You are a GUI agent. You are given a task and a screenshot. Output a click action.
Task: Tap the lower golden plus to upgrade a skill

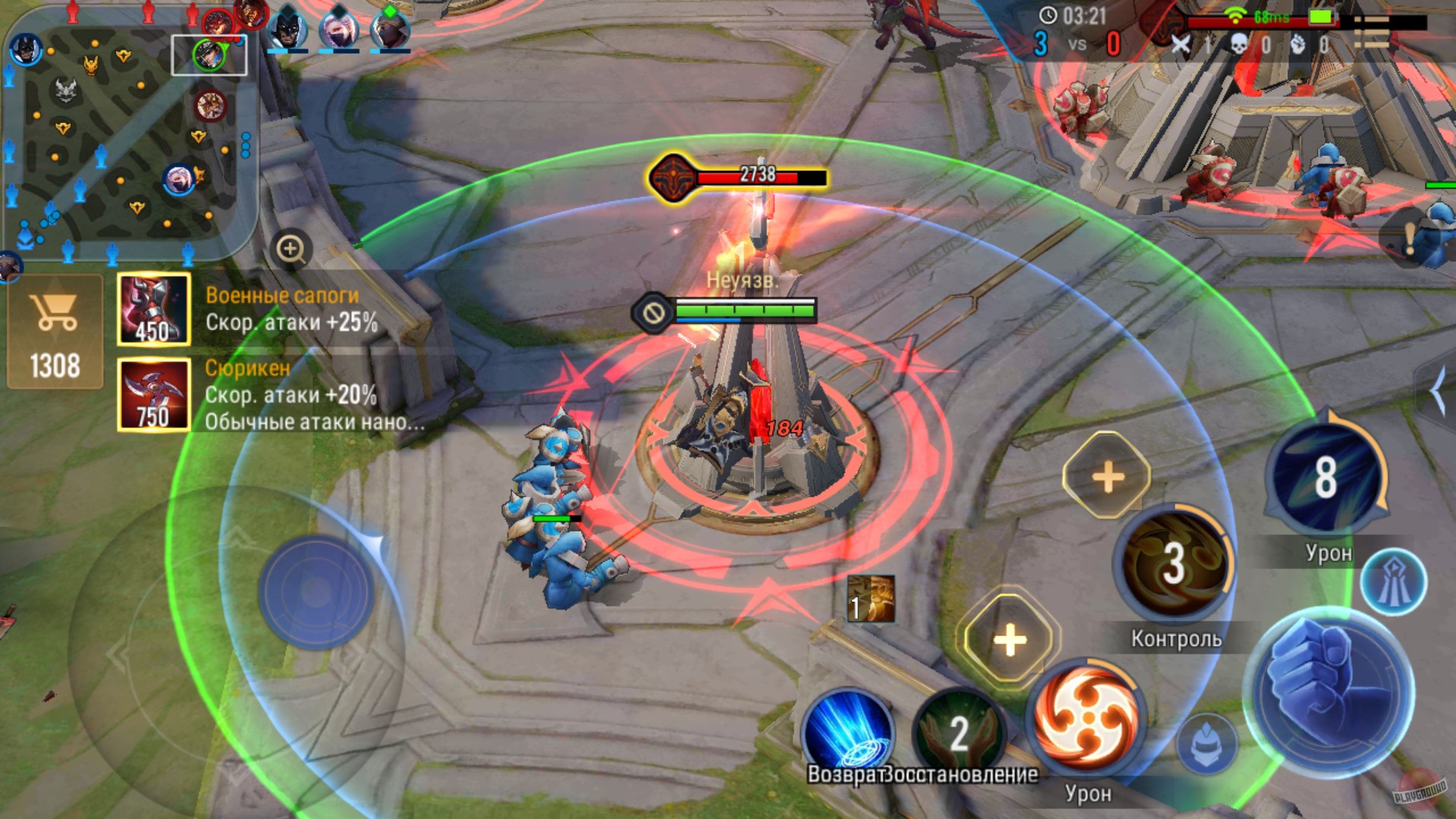pyautogui.click(x=1011, y=641)
